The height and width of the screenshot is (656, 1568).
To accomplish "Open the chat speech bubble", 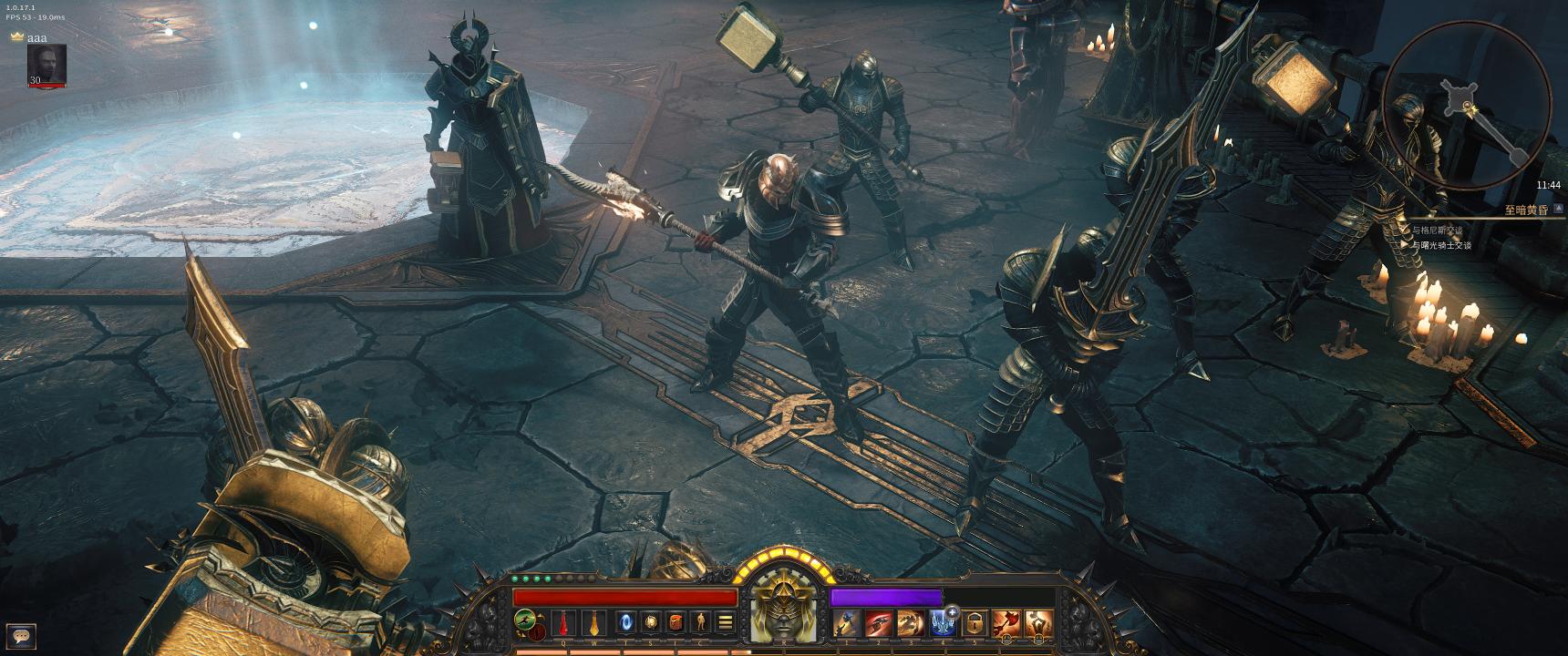I will tap(21, 636).
